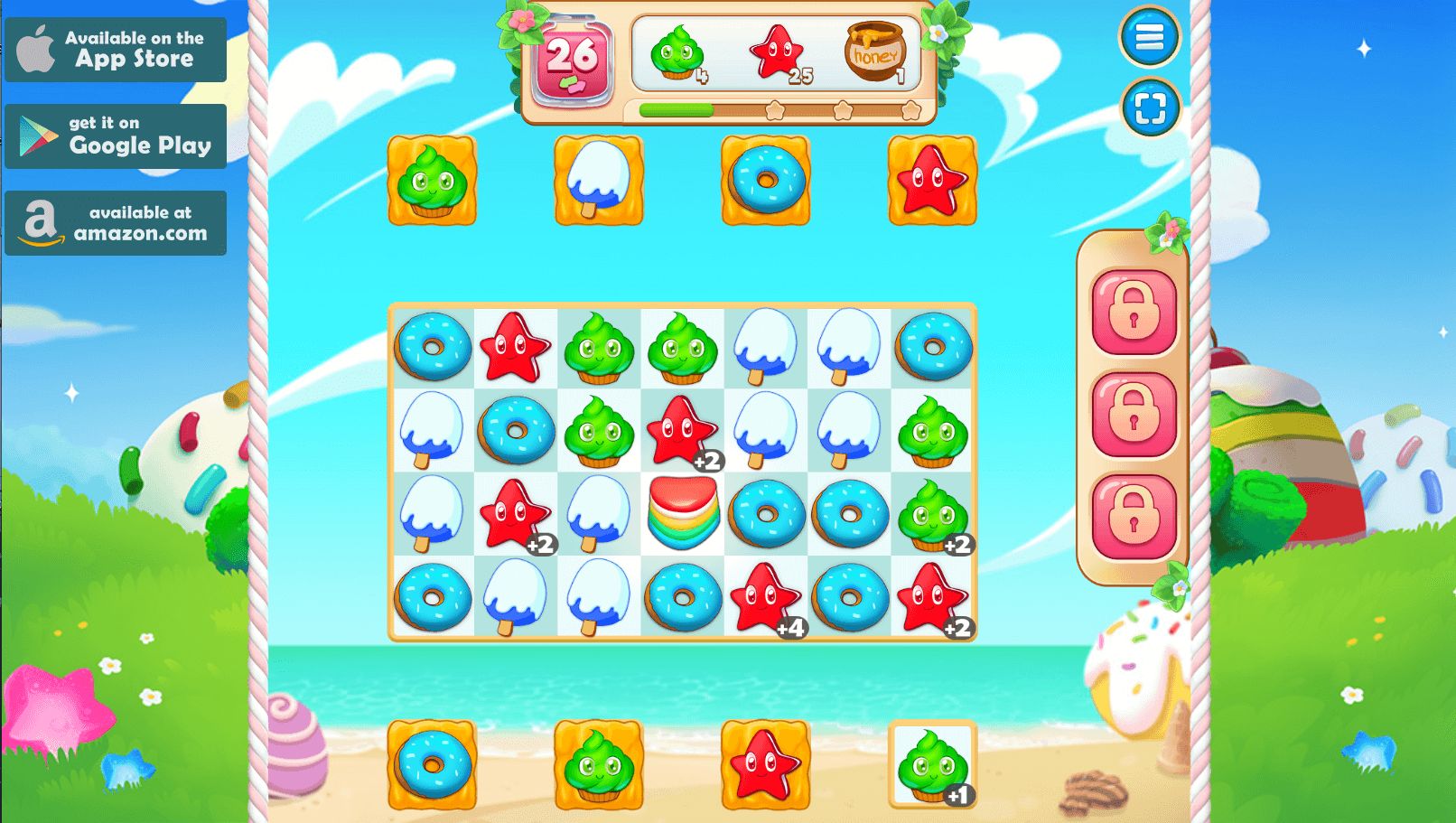Click the blue donut tile in top left of board
The image size is (1456, 823).
[431, 347]
